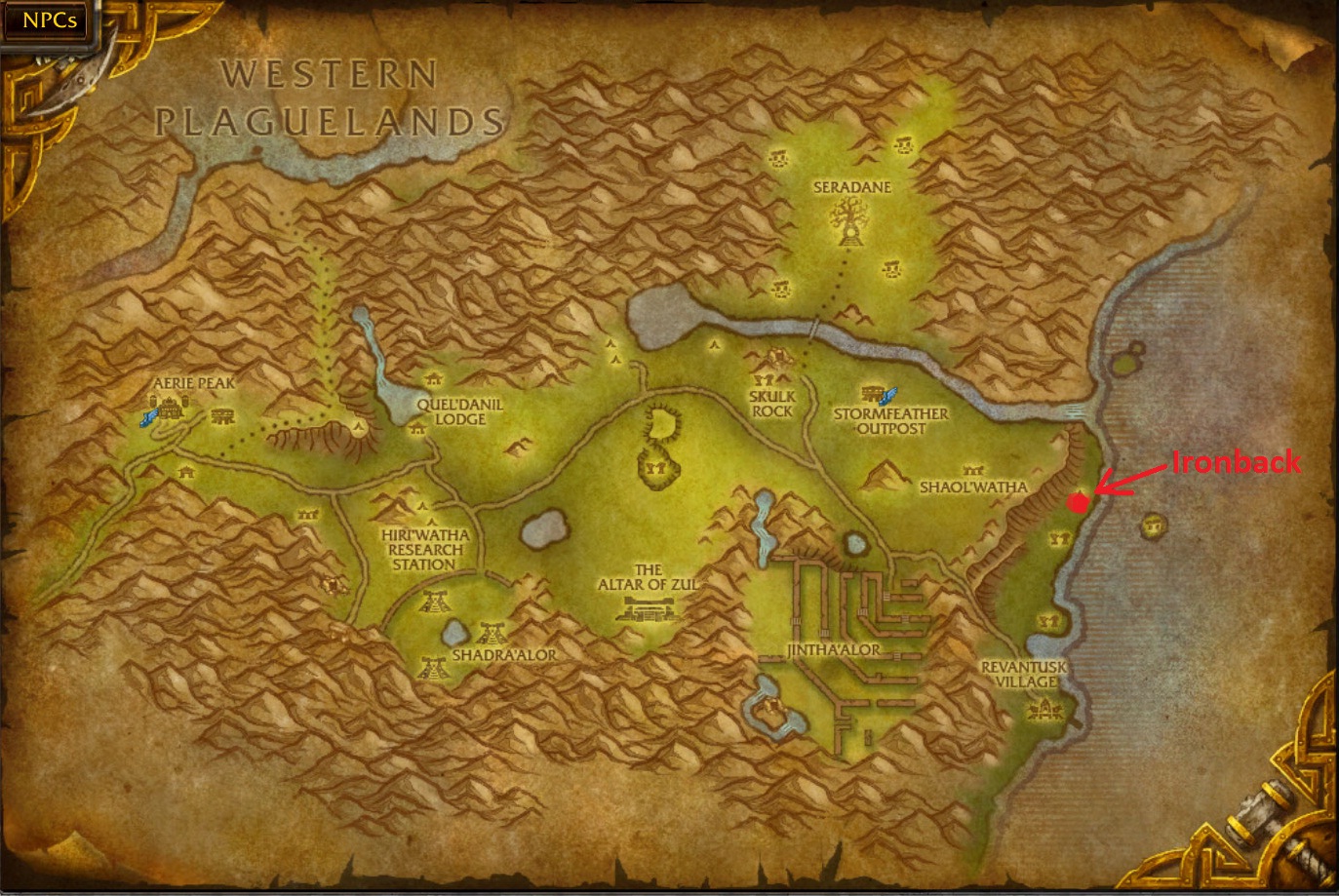1339x896 pixels.
Task: Click the troll face icon northwest of Seradane
Action: click(778, 158)
